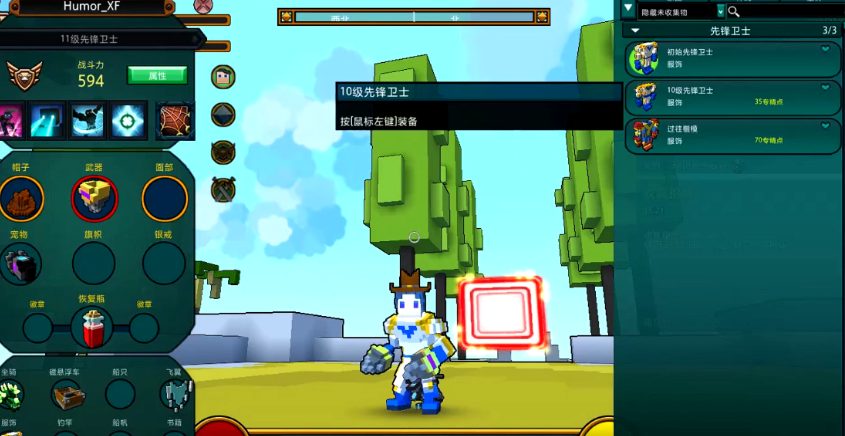This screenshot has width=845, height=436.
Task: Choose the 磁悬浮车 treasure chest mount slot
Action: pyautogui.click(x=69, y=396)
